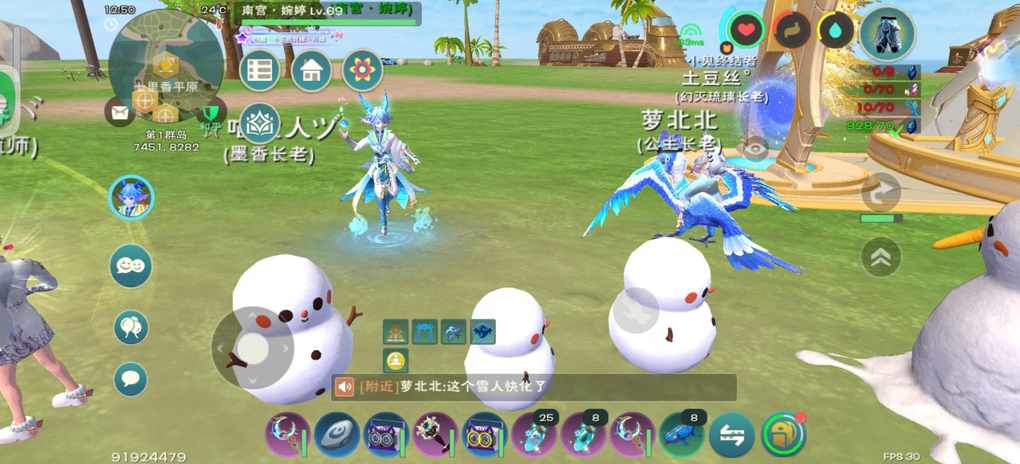Viewport: 1020px width, 464px height.
Task: Tap the swap arrows hotbar button
Action: pyautogui.click(x=733, y=434)
